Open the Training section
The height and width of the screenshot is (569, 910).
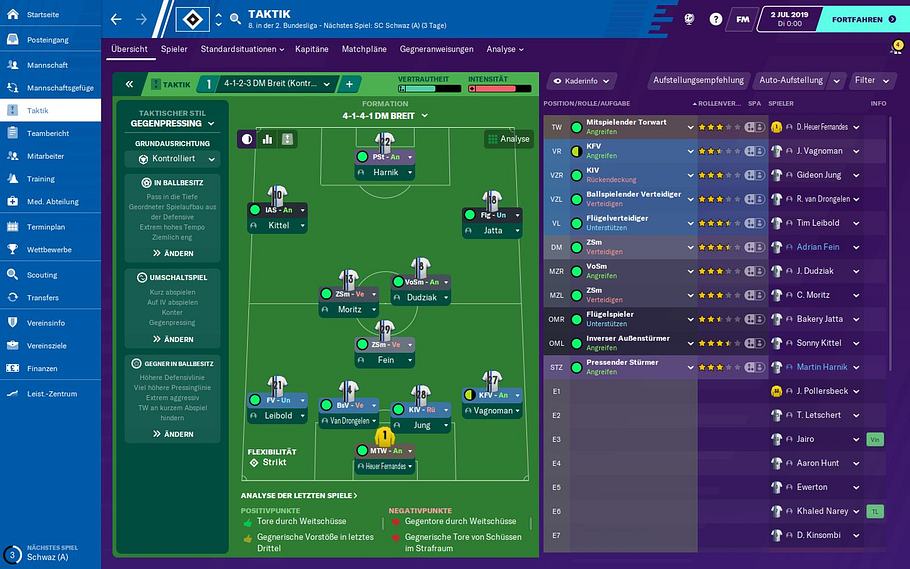coord(41,179)
